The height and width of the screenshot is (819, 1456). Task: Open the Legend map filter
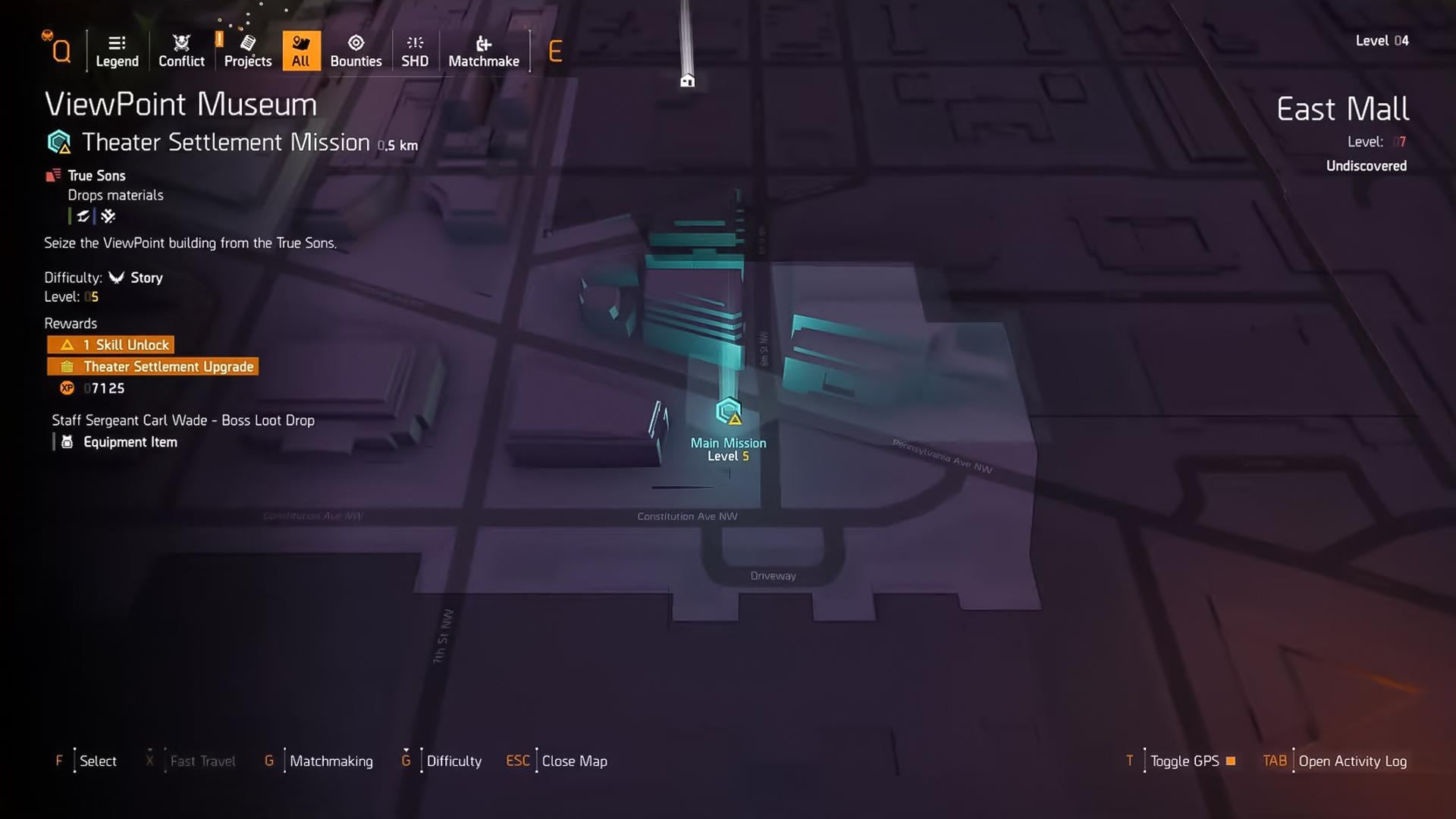coord(117,52)
